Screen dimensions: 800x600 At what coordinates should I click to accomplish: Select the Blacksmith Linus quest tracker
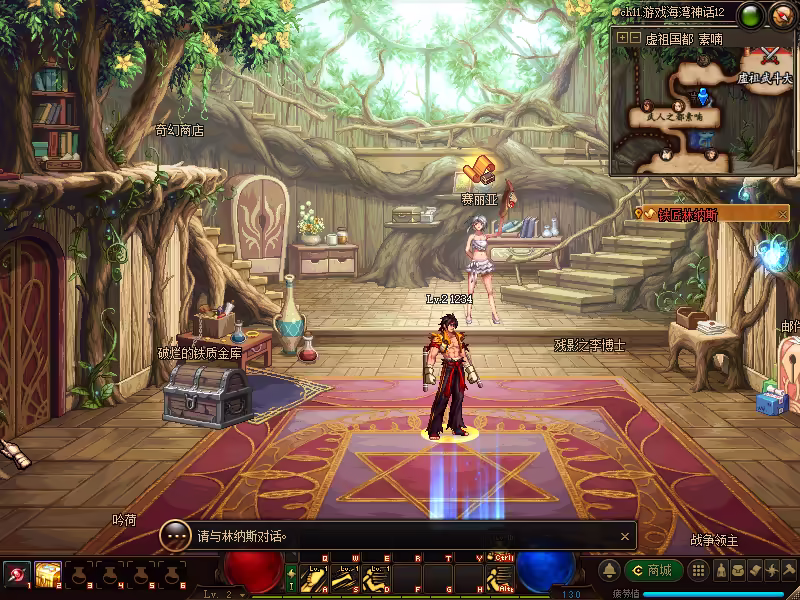(705, 214)
